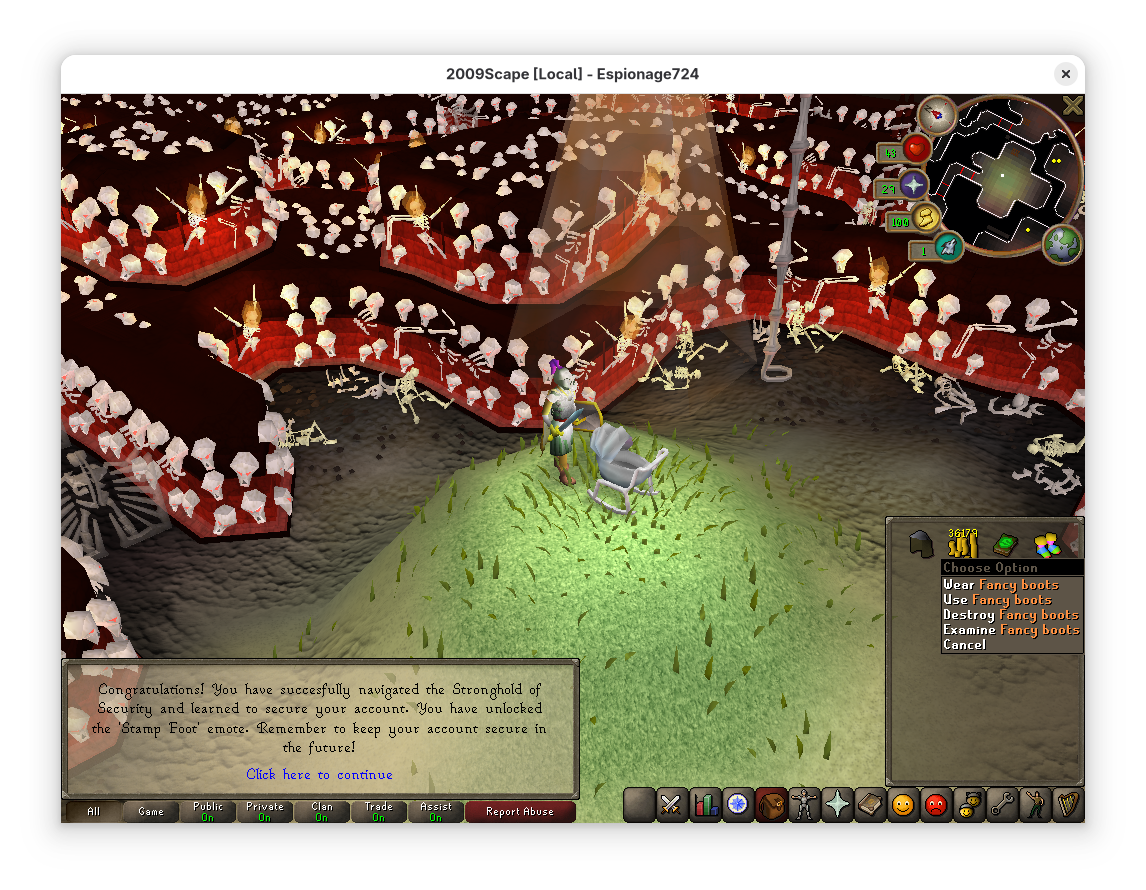1146x890 pixels.
Task: Open the world map globe button
Action: pos(1061,244)
